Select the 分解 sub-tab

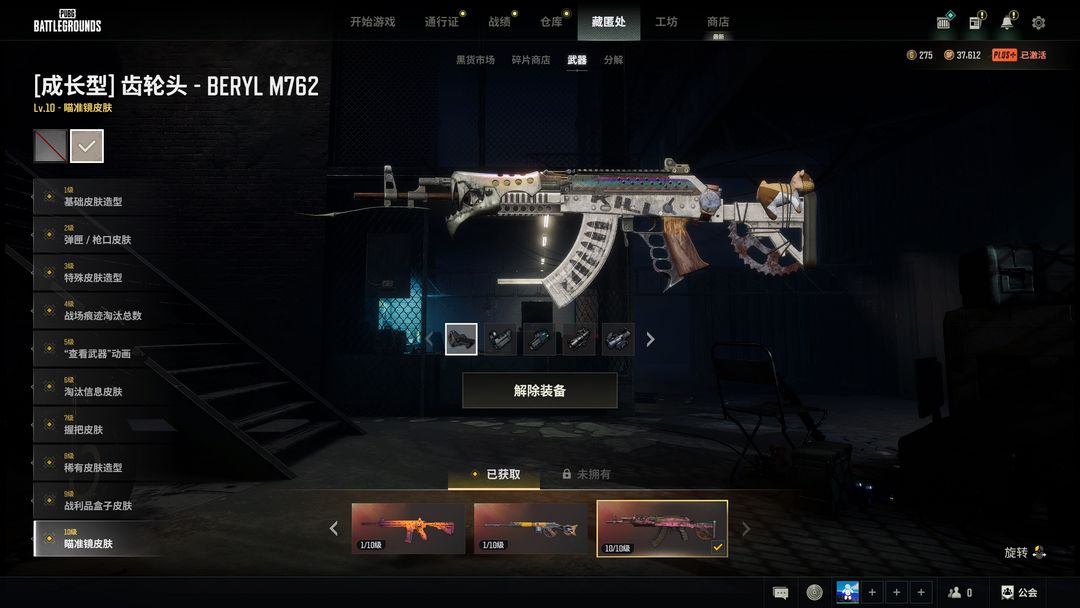pos(613,60)
